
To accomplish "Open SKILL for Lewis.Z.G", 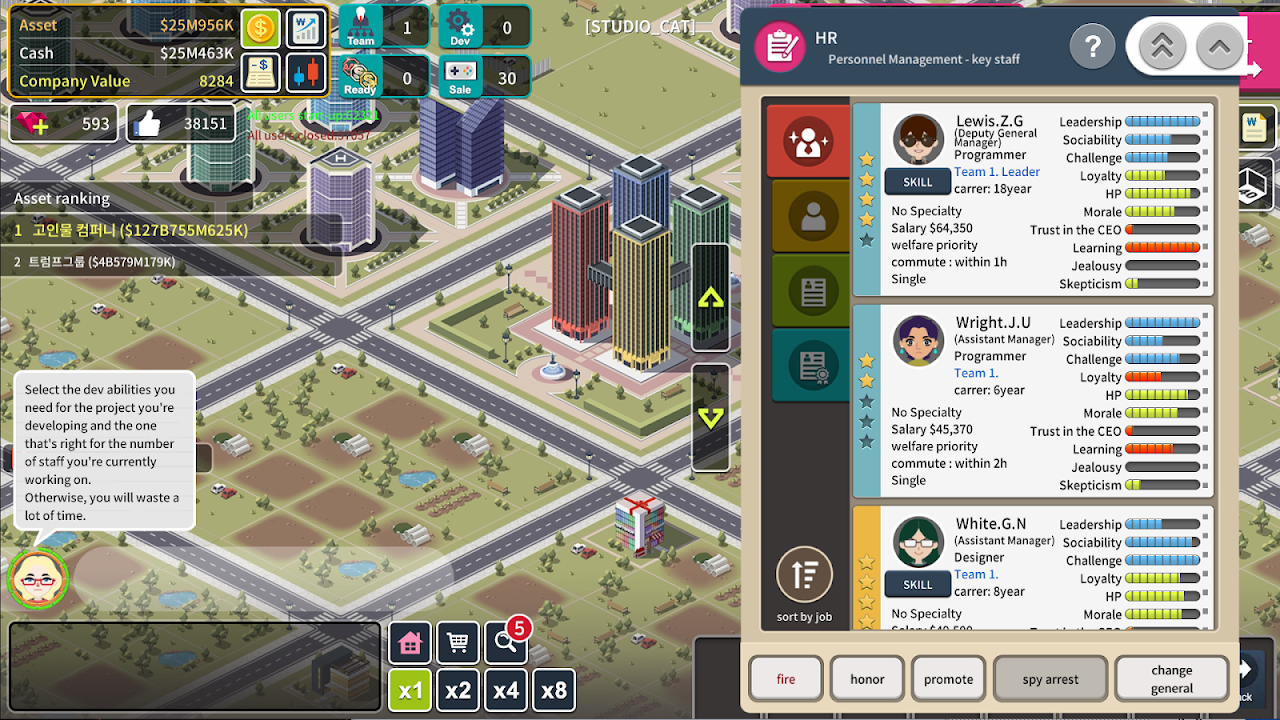I will 917,182.
